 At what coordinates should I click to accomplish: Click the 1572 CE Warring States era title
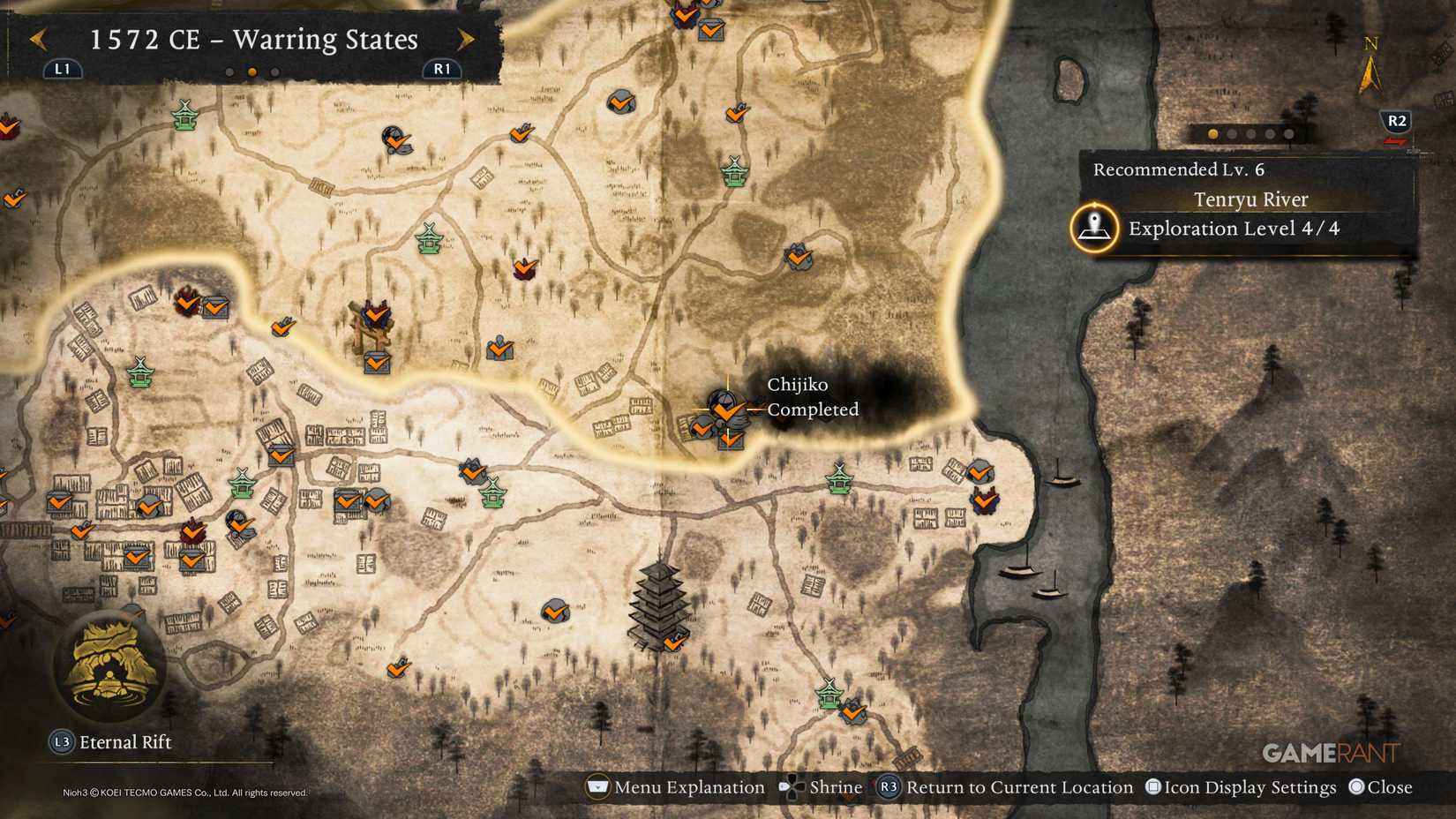click(x=253, y=39)
